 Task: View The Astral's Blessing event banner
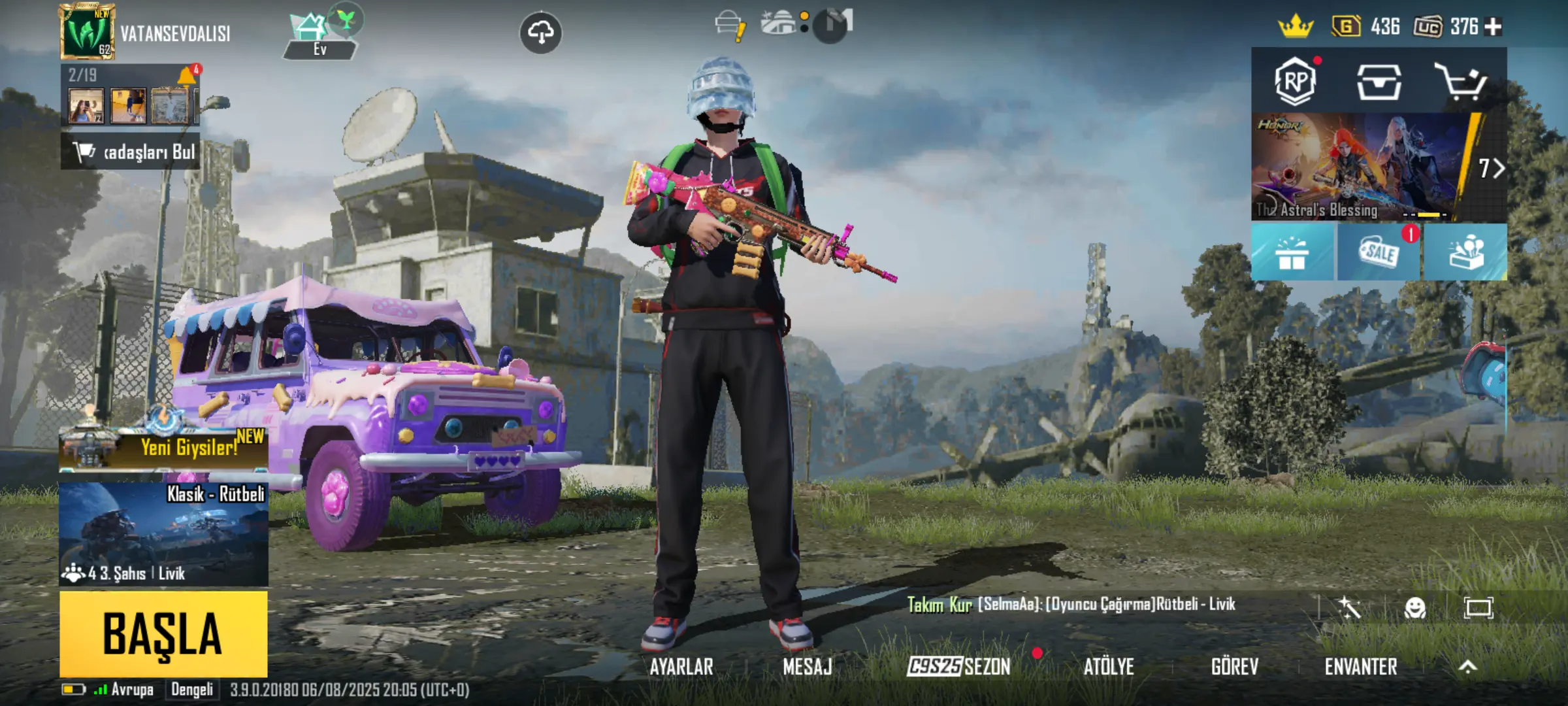click(x=1359, y=167)
